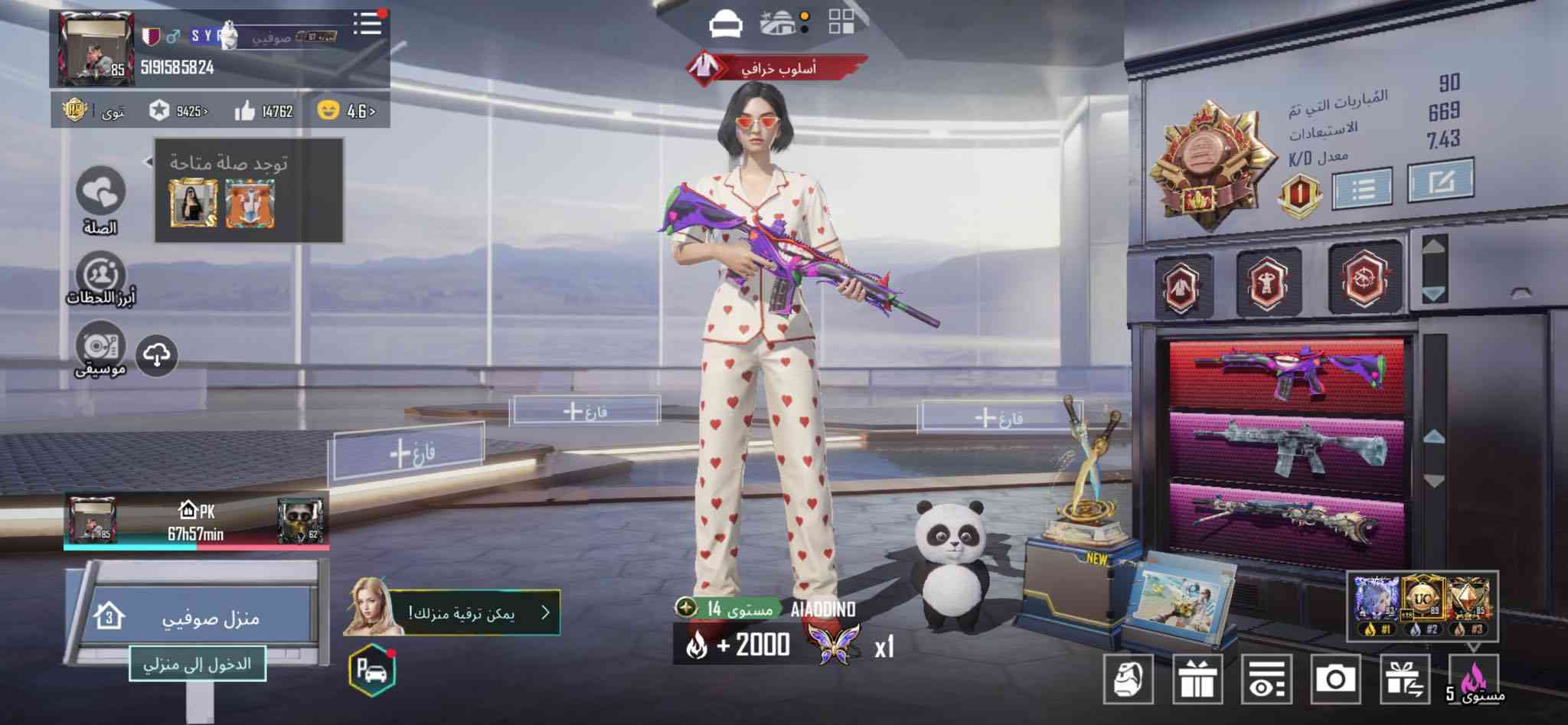Select the sofa lobby tab
Viewport: 1568px width, 725px height.
[726, 24]
